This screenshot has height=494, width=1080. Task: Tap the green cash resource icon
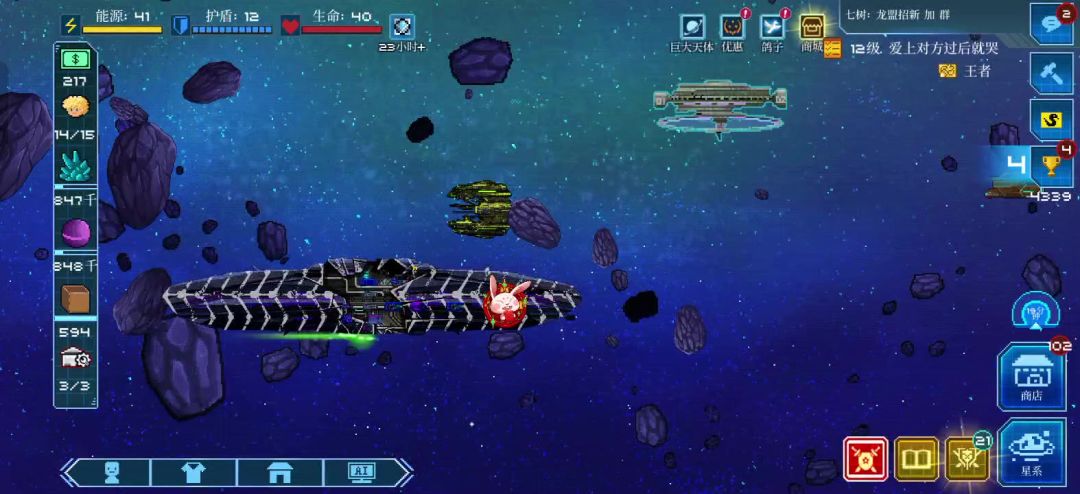pos(75,59)
